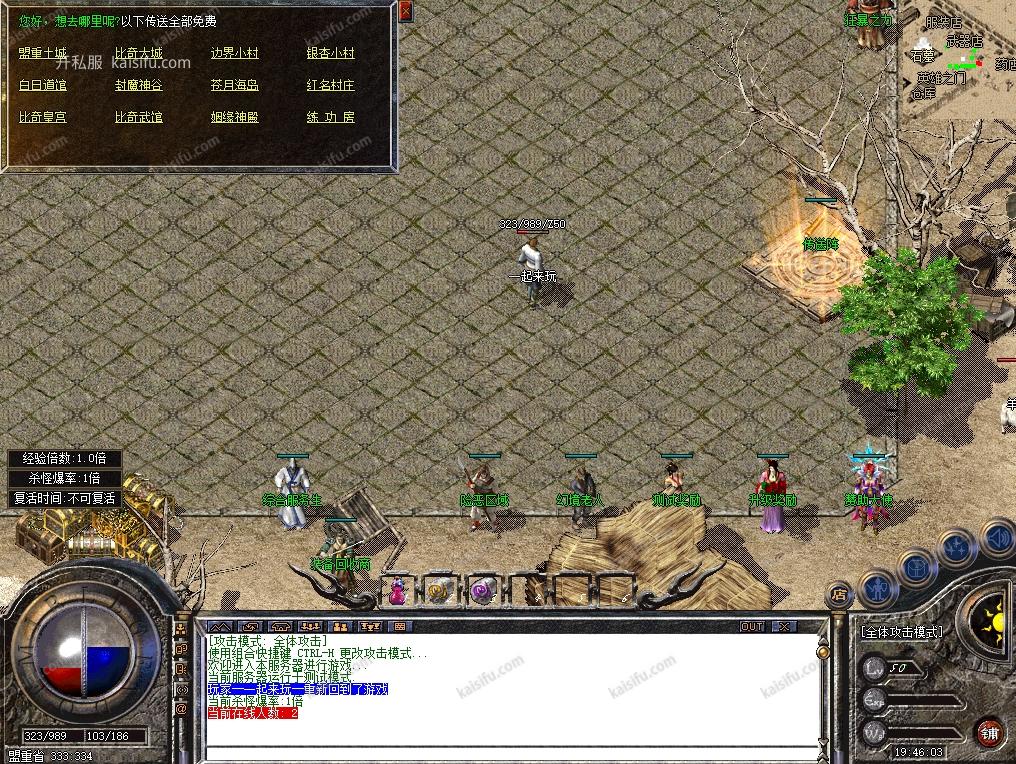Select 银杏小村 teleport link
1016x764 pixels.
click(x=330, y=53)
